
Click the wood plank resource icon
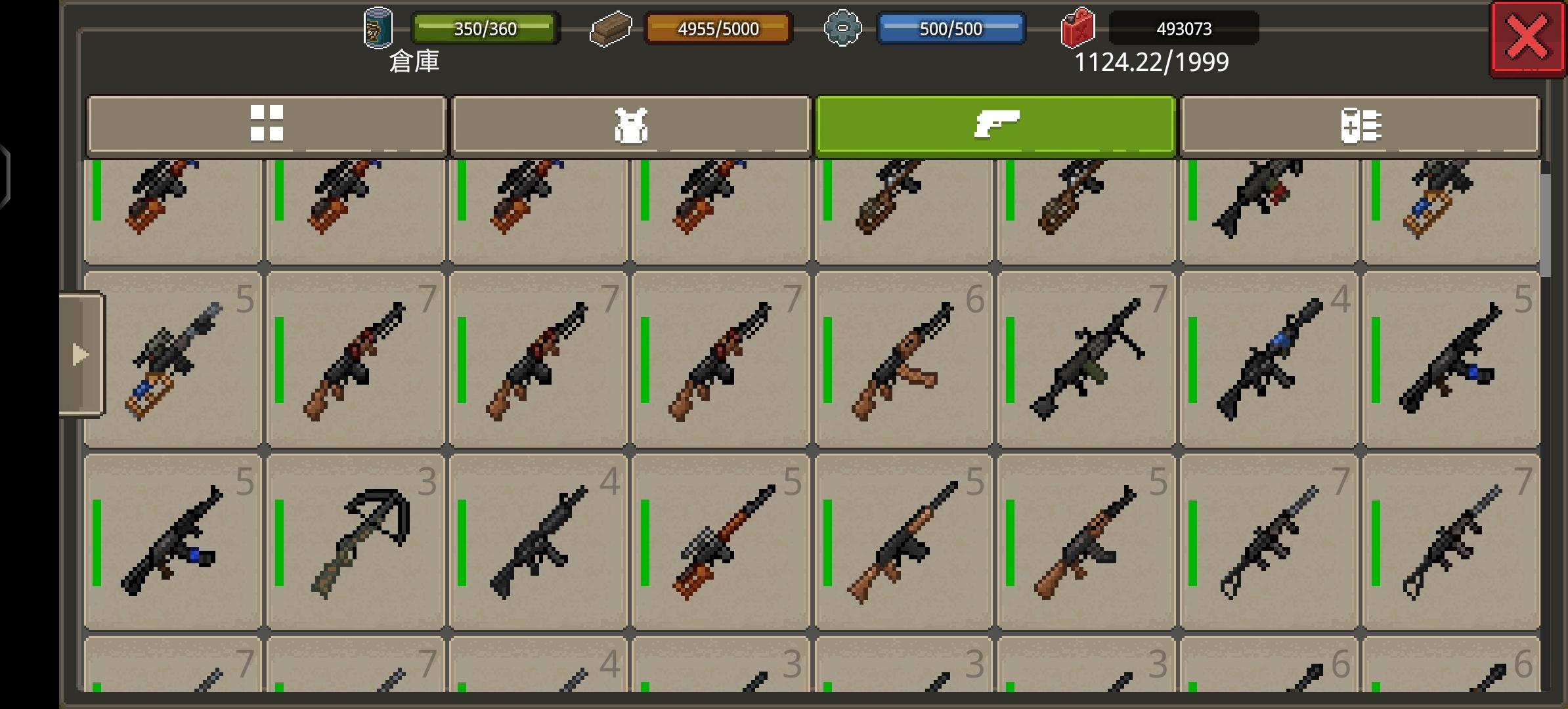pyautogui.click(x=611, y=28)
